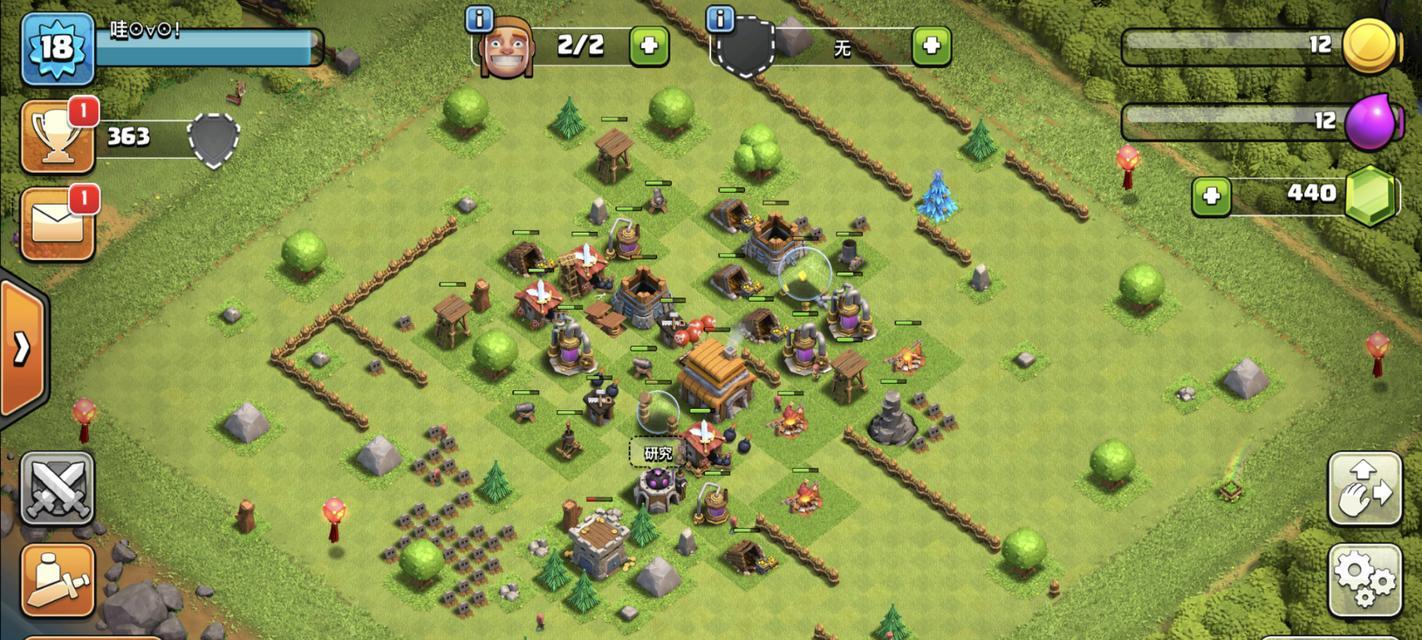Open the trophy league panel
The width and height of the screenshot is (1422, 640).
[57, 137]
